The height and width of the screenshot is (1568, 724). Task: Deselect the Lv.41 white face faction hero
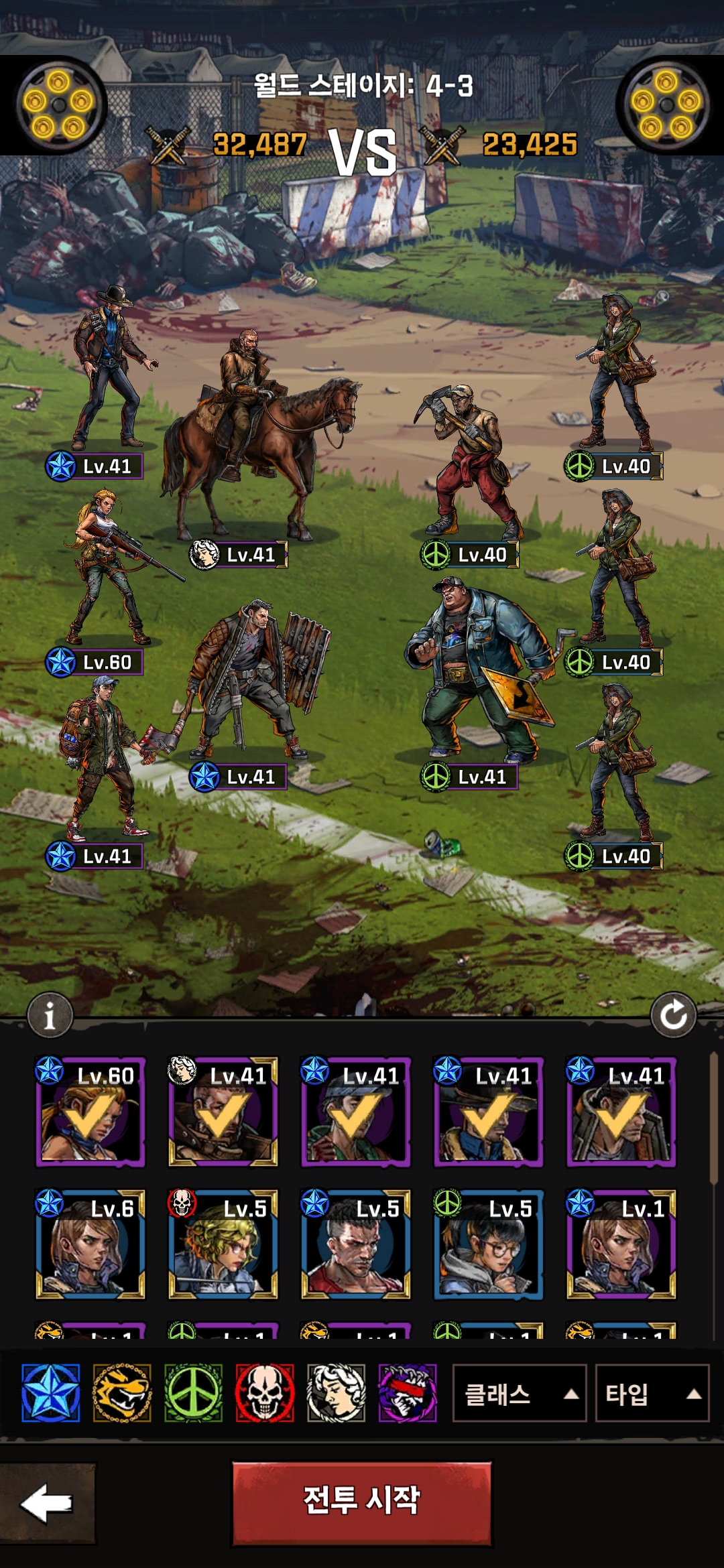point(223,1112)
